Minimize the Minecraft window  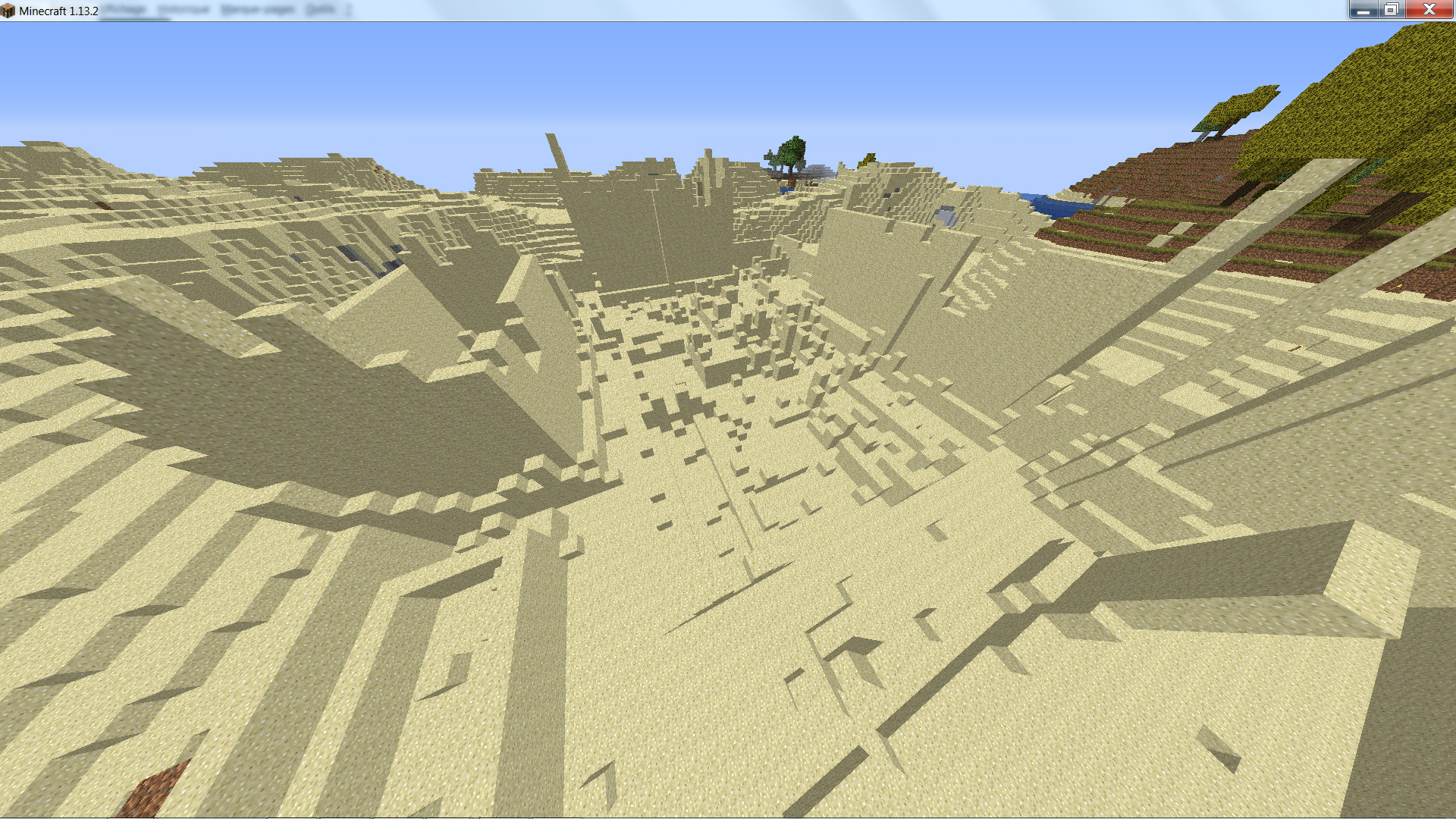click(x=1363, y=10)
